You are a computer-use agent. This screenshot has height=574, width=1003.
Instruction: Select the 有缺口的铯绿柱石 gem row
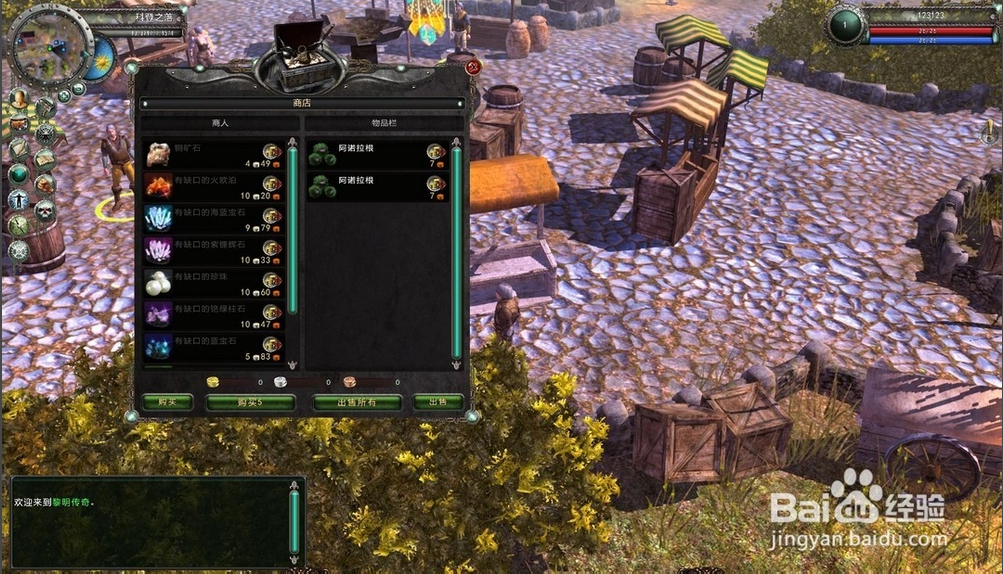coord(212,315)
